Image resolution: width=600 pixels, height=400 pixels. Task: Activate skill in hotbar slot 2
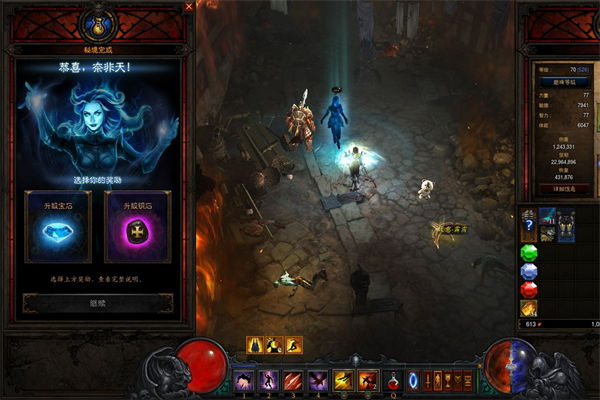(269, 380)
